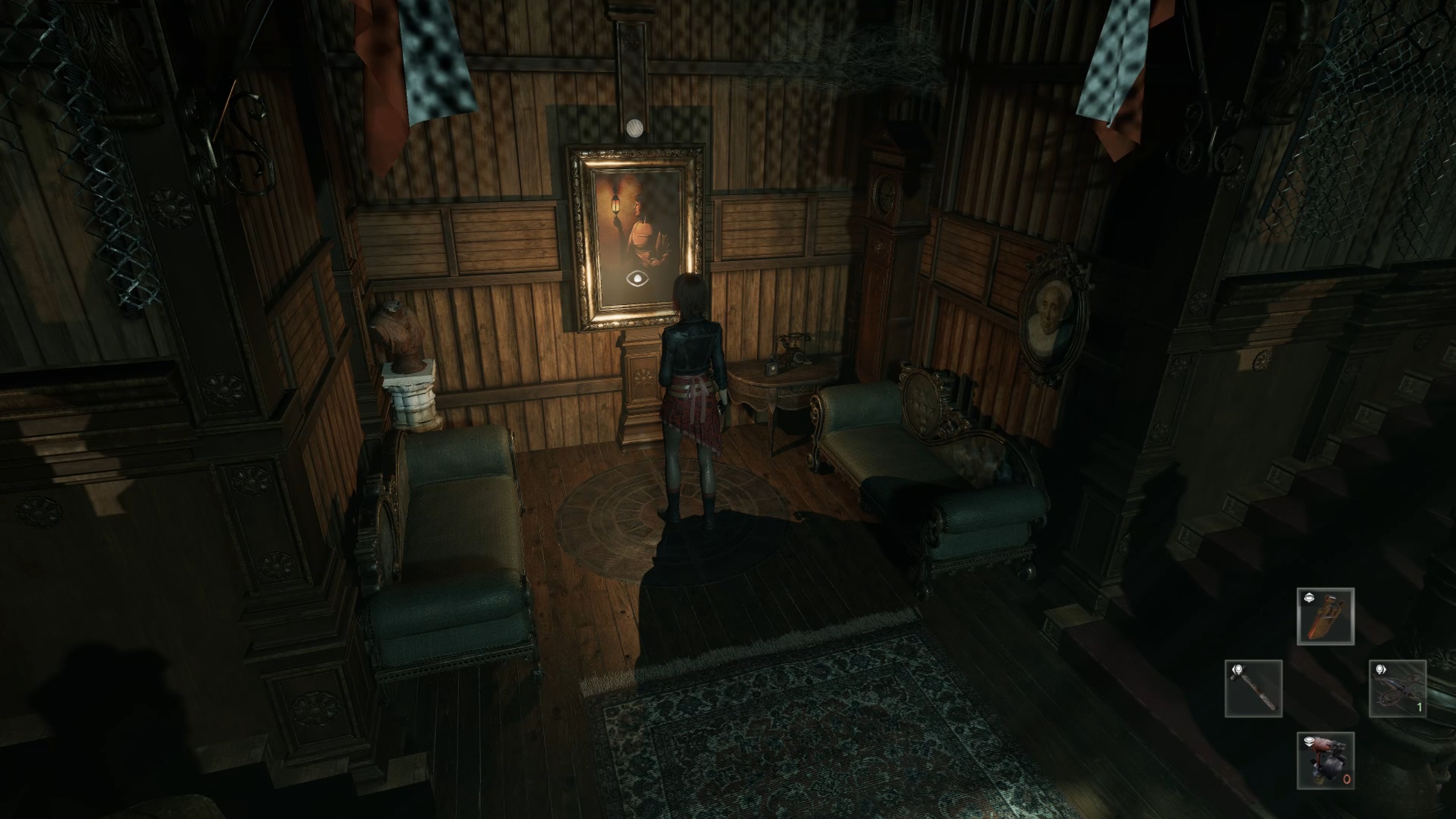Select the blowtorch item slot
This screenshot has width=1456, height=819.
point(1325,762)
